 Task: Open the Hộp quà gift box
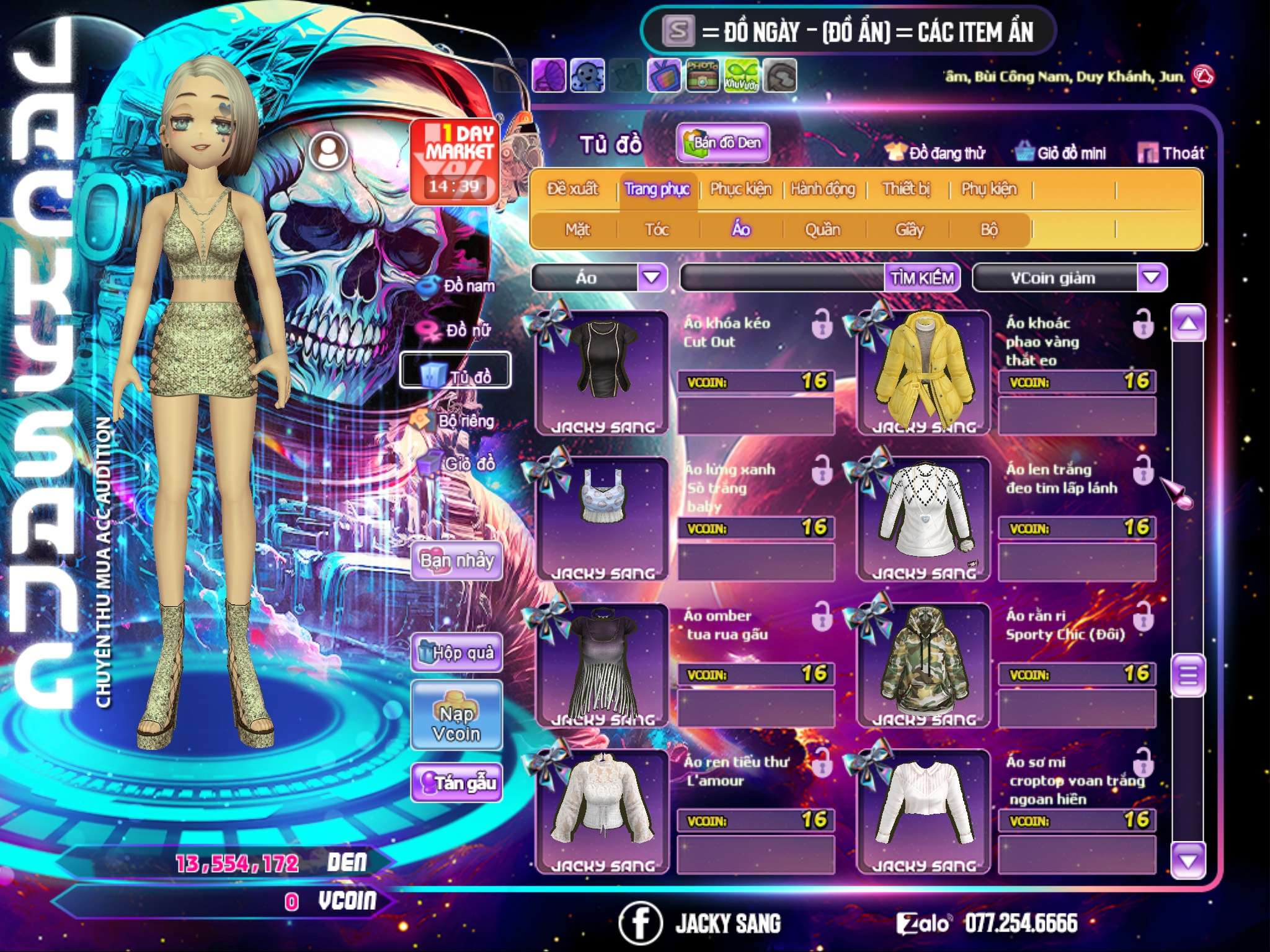tap(456, 653)
